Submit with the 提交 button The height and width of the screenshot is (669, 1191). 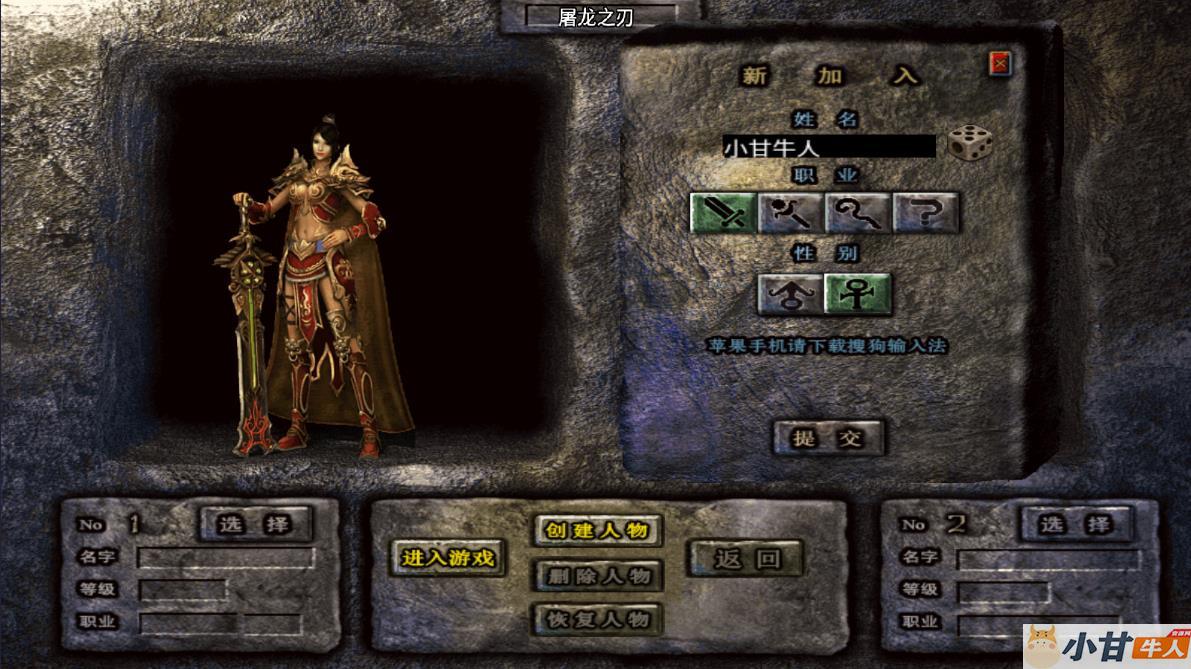pyautogui.click(x=828, y=438)
